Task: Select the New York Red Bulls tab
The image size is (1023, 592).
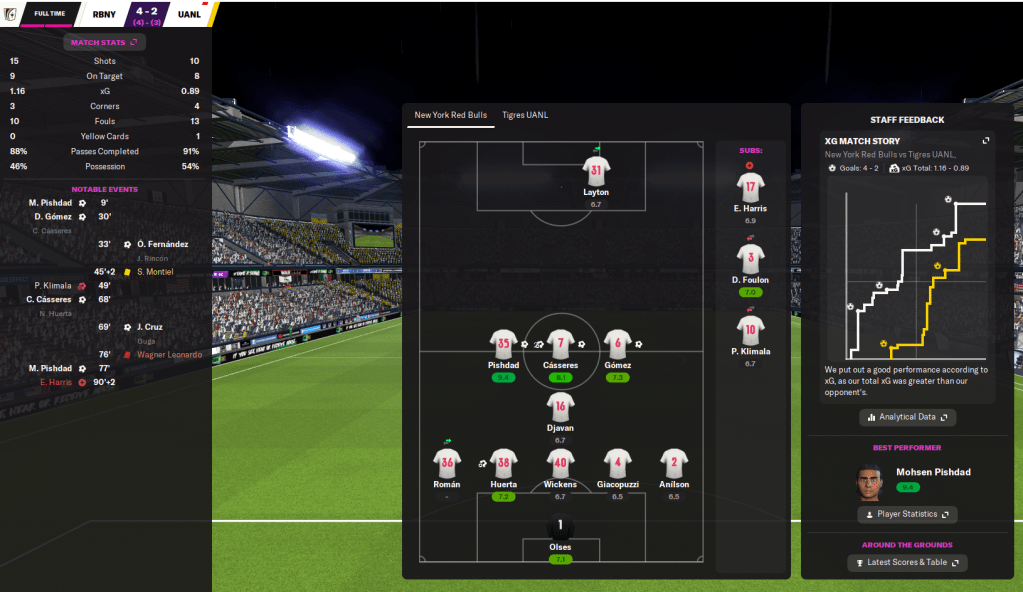Action: [451, 115]
